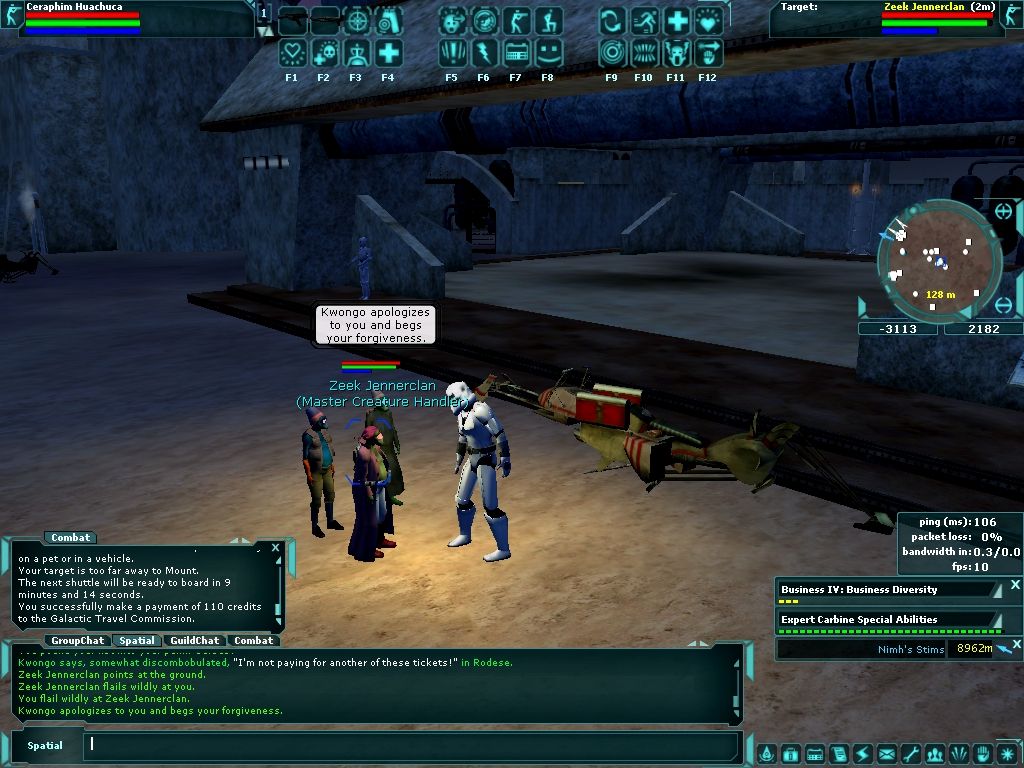Open the GuildChat tab
The image size is (1024, 768).
[x=194, y=640]
